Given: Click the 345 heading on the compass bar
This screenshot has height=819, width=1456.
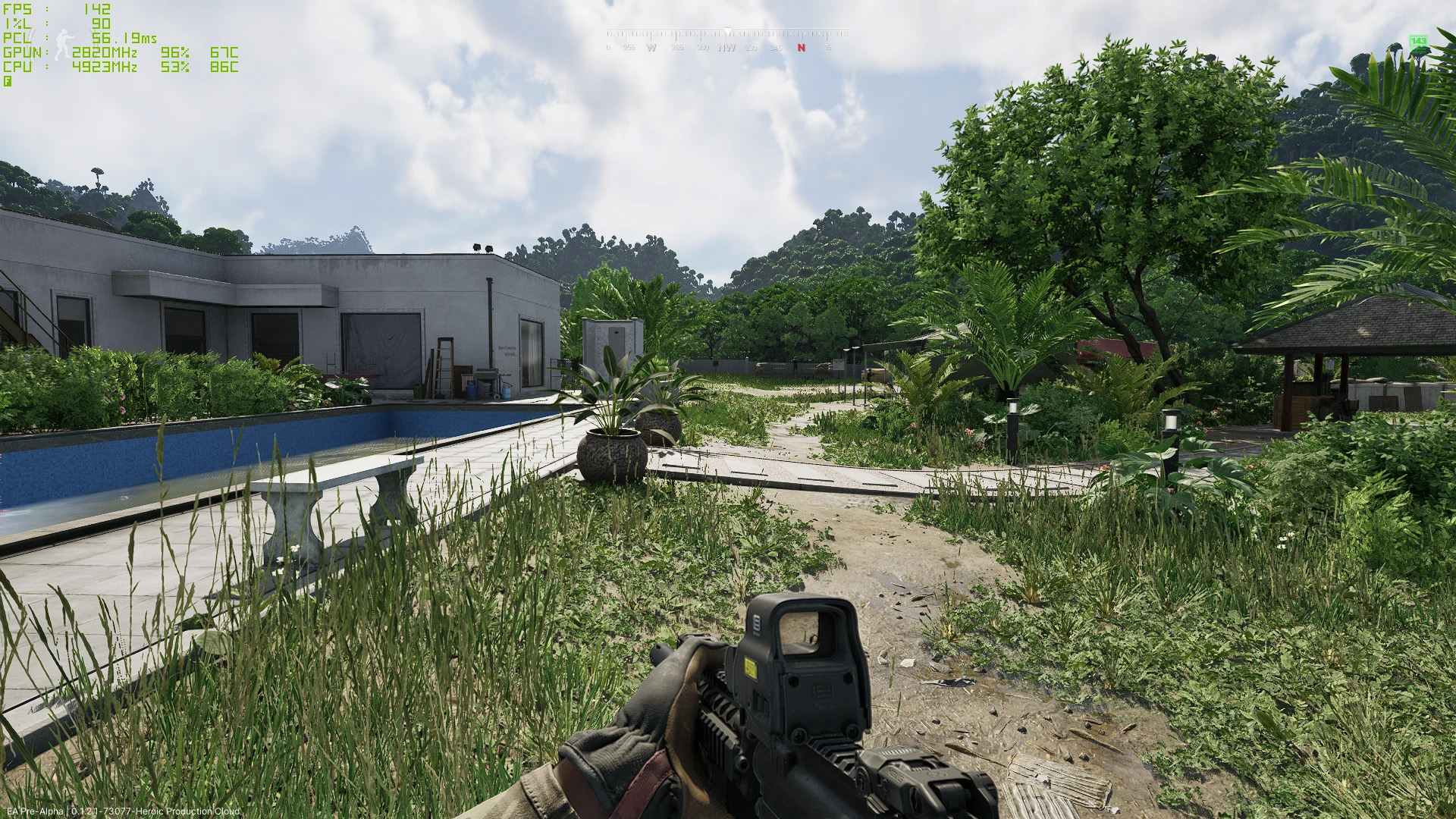Looking at the screenshot, I should point(777,46).
